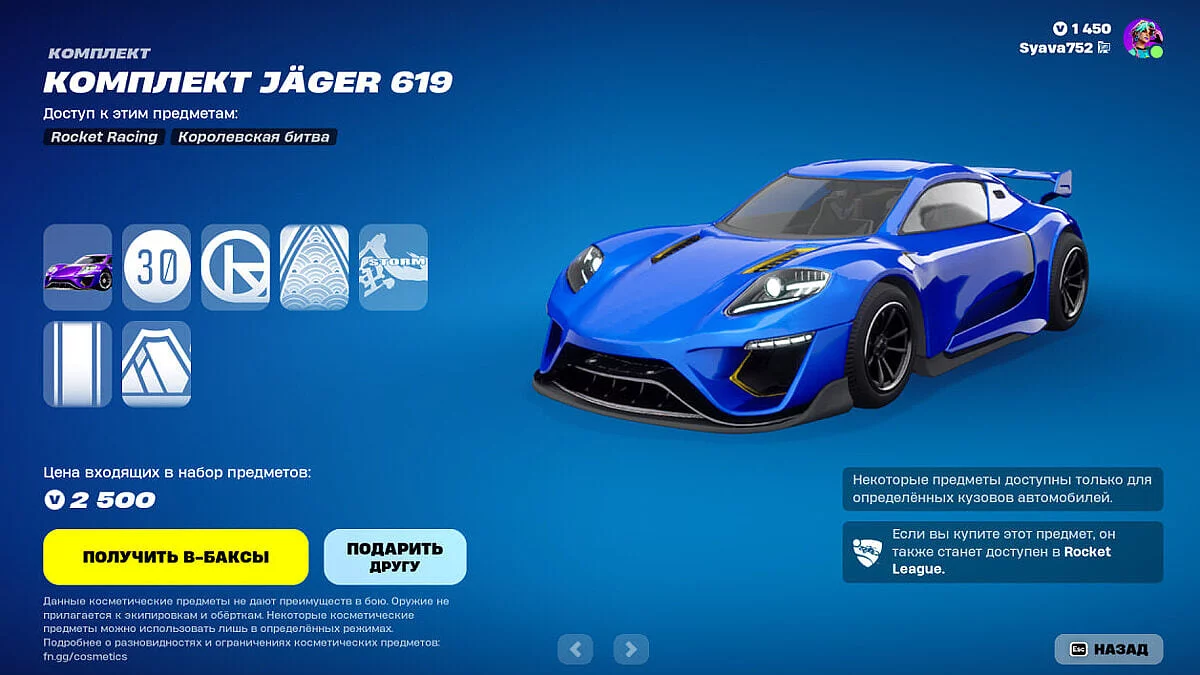Click the Rocket Racing tag
Viewport: 1200px width, 675px height.
[x=105, y=137]
